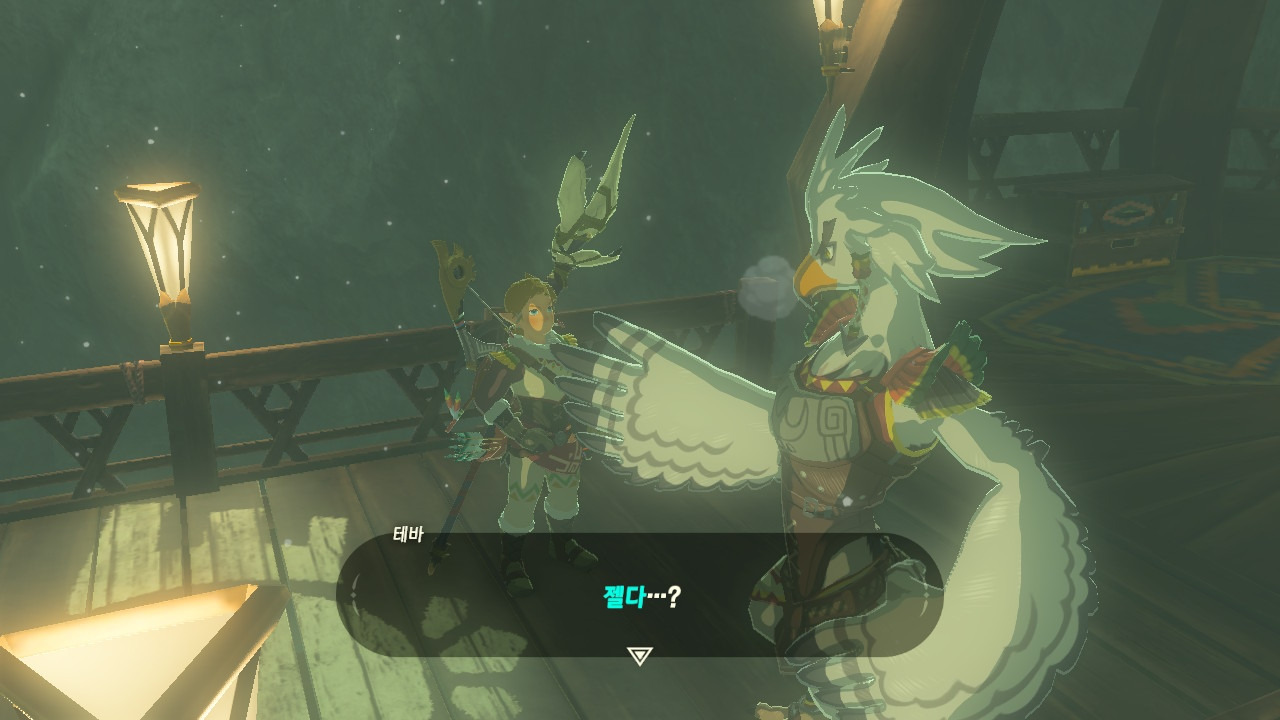This screenshot has height=720, width=1280.
Task: Advance dialogue with the downward triangle arrow
Action: 639,655
